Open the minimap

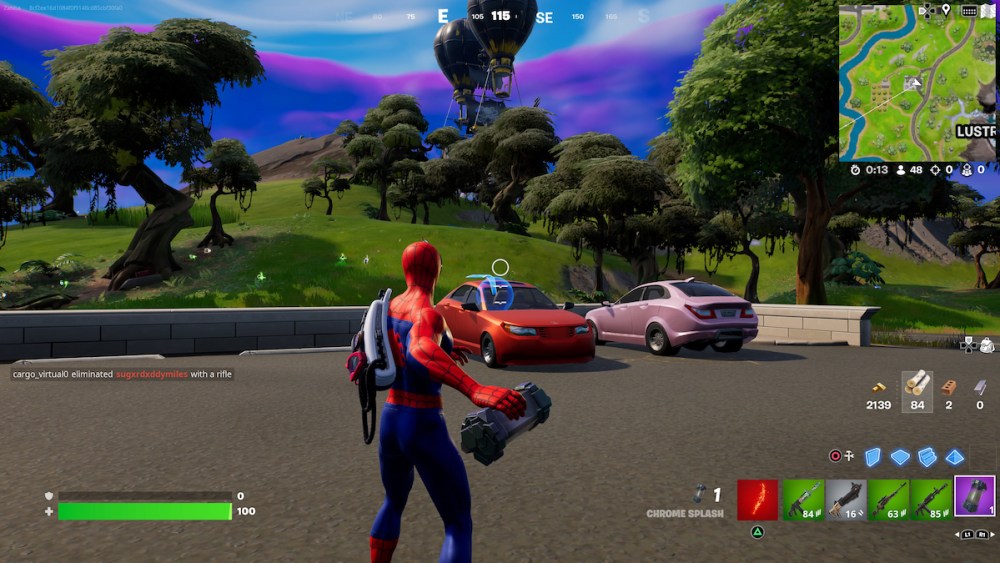(x=917, y=82)
